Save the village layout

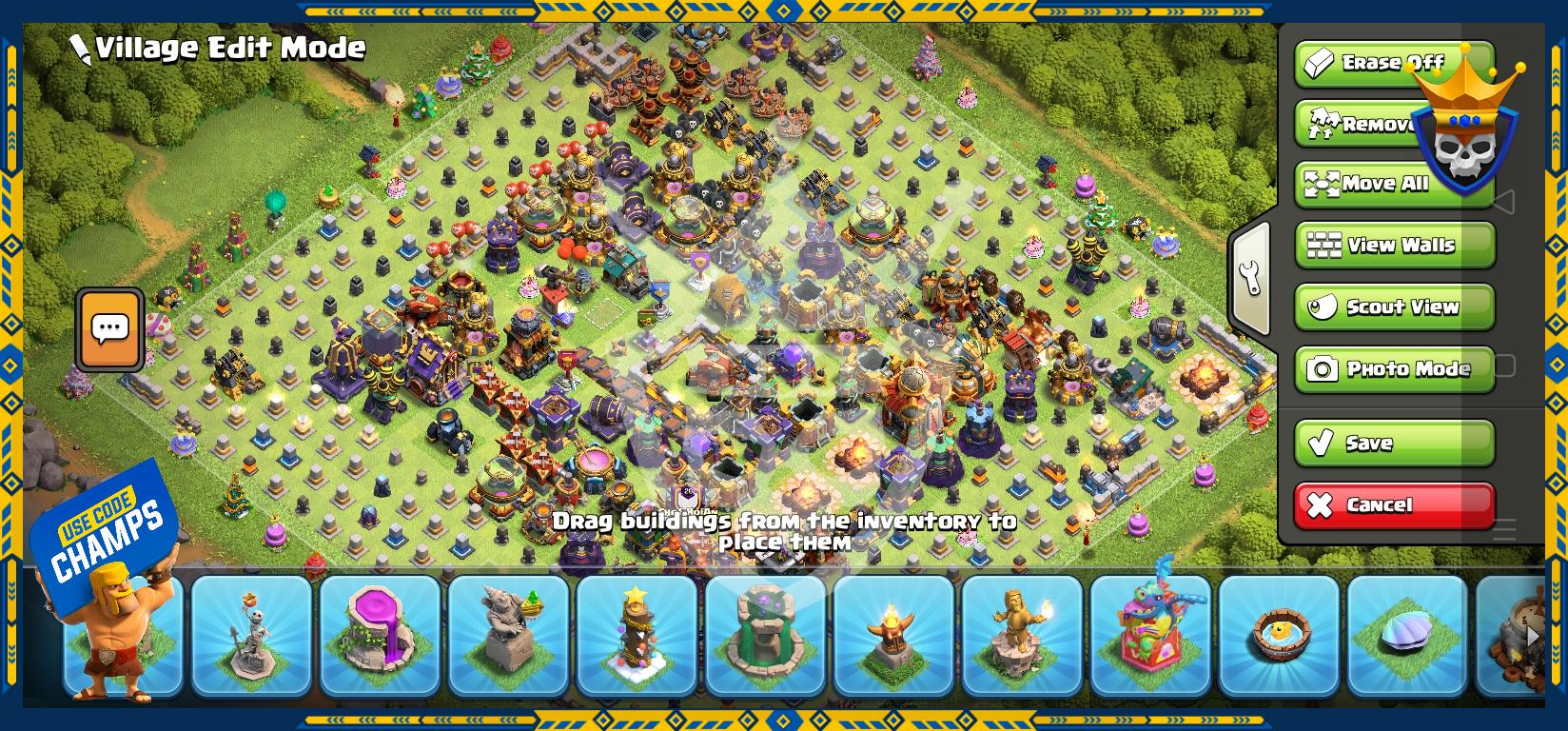tap(1395, 444)
